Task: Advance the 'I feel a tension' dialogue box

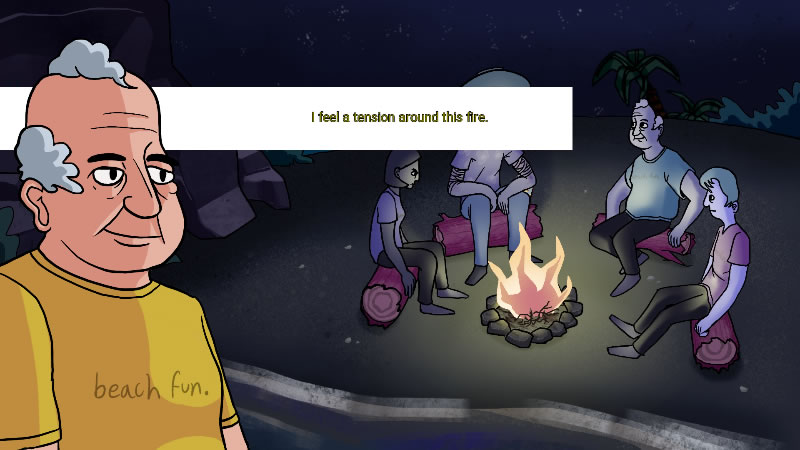Action: [x=398, y=118]
